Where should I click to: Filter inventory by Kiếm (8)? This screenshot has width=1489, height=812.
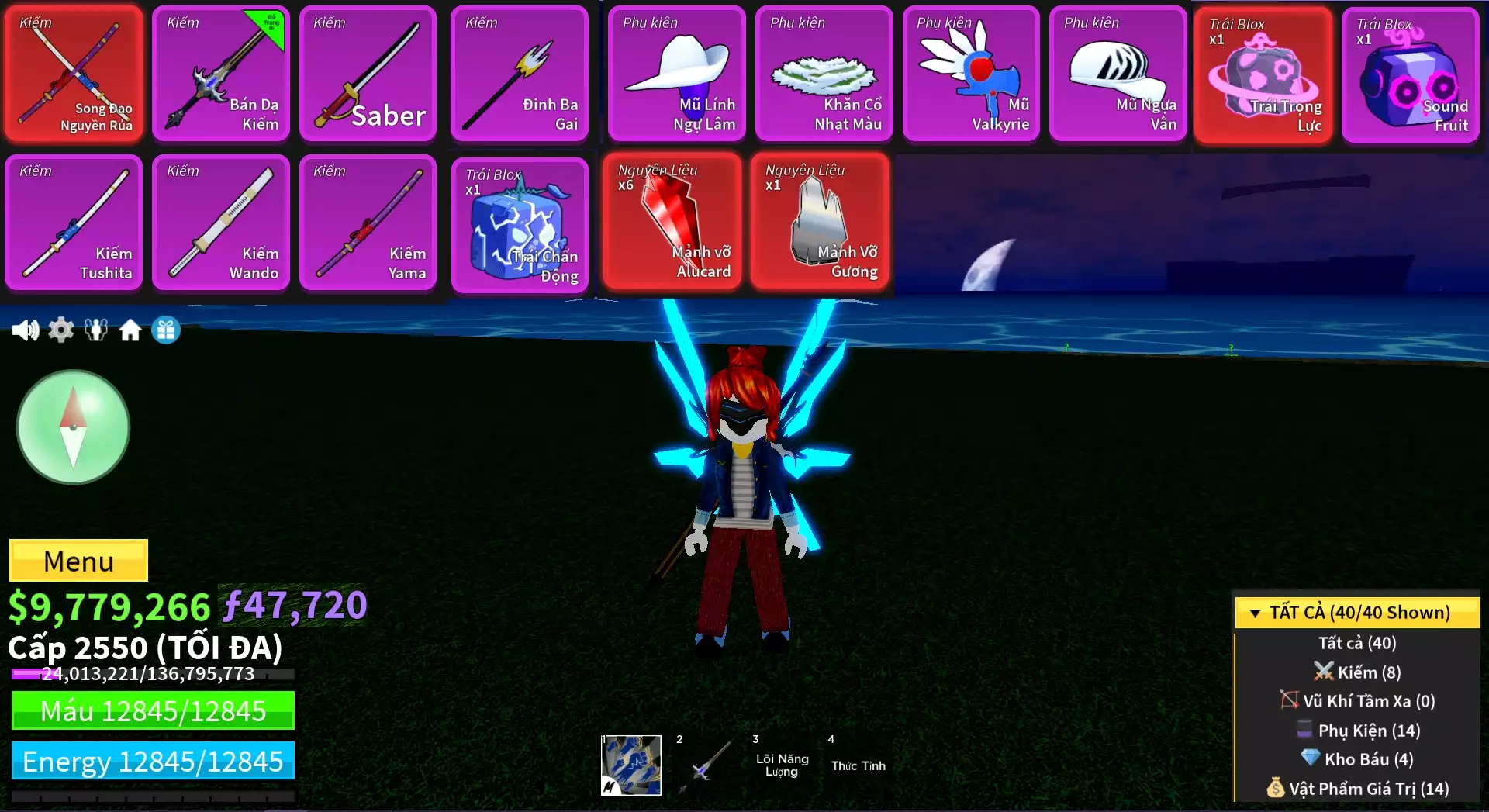coord(1357,672)
